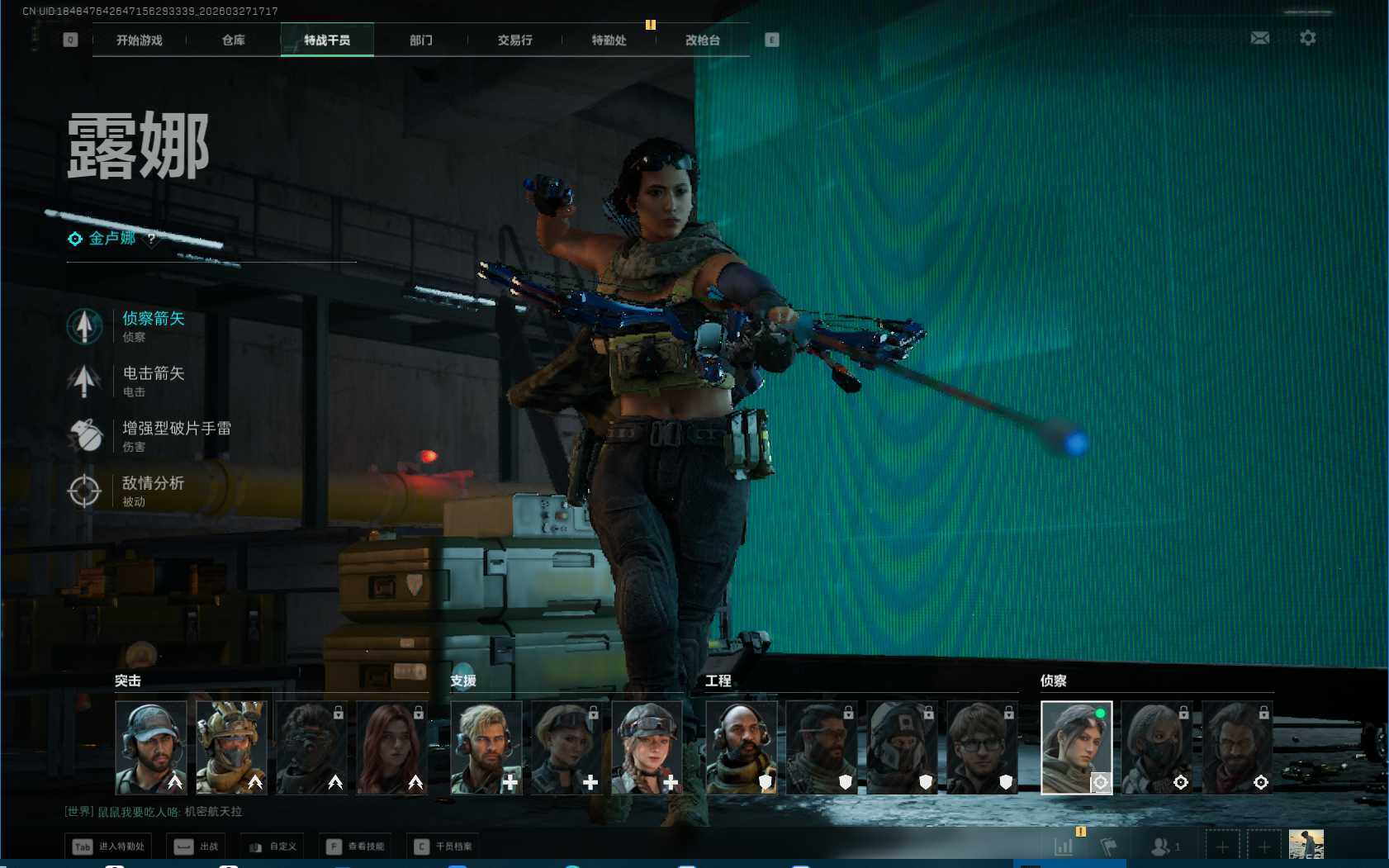Click the question mark beside 金卢娜
The height and width of the screenshot is (868, 1389).
tap(151, 239)
